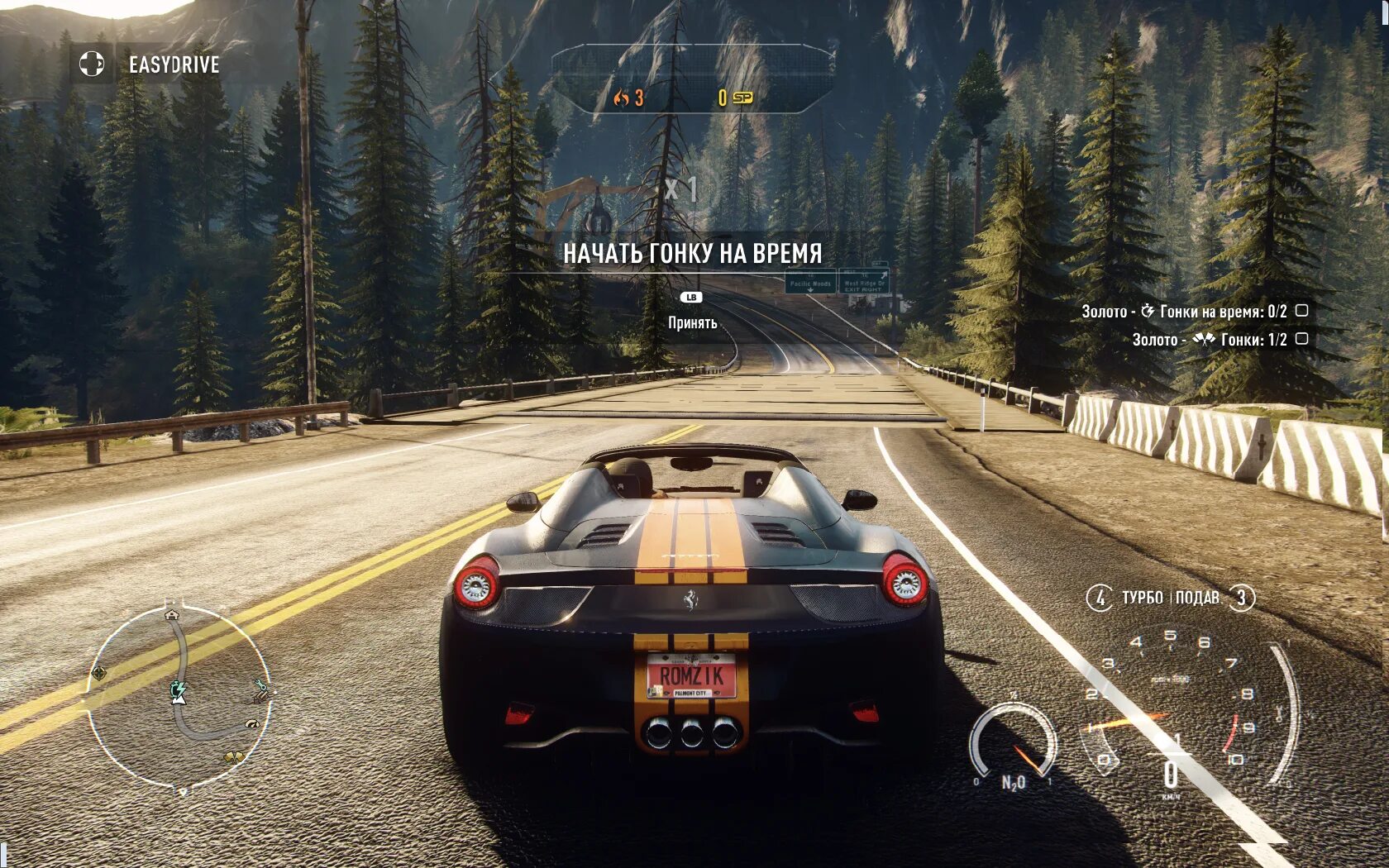1389x868 pixels.
Task: Accept the time trial with Принять
Action: (x=692, y=322)
